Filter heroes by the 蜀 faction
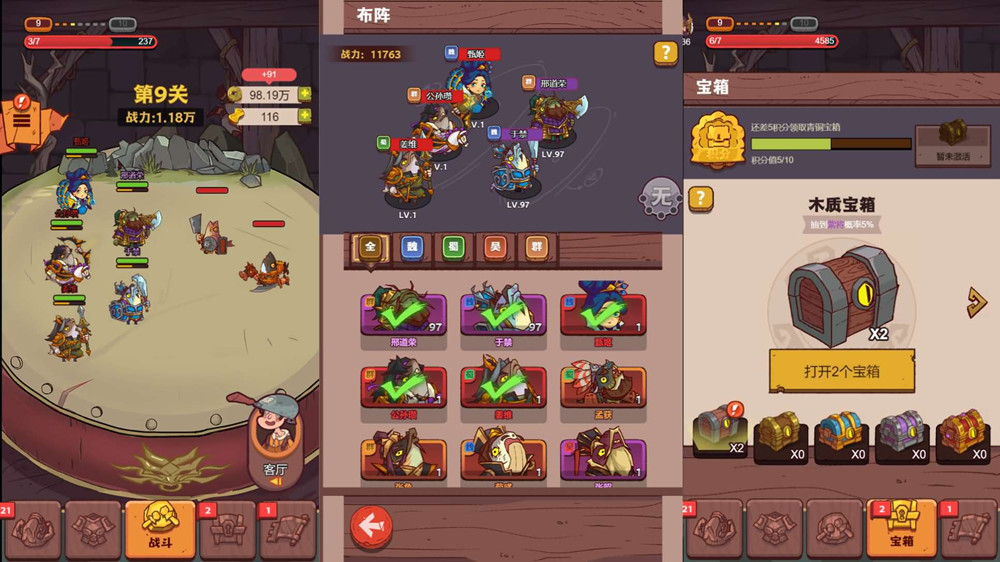This screenshot has width=1000, height=562. (454, 247)
